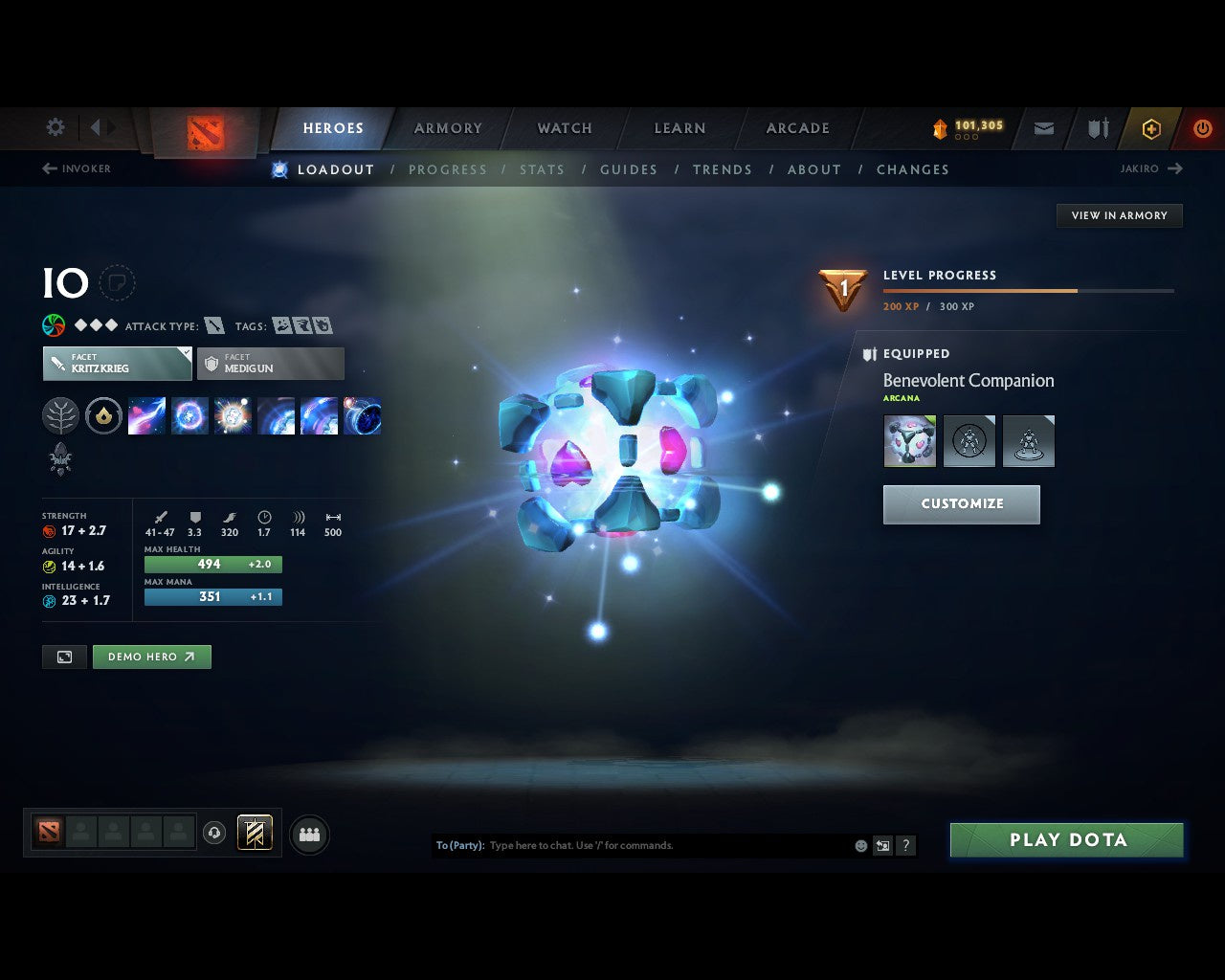Select the Benevolent Companion arcana thumbnail

[x=909, y=440]
